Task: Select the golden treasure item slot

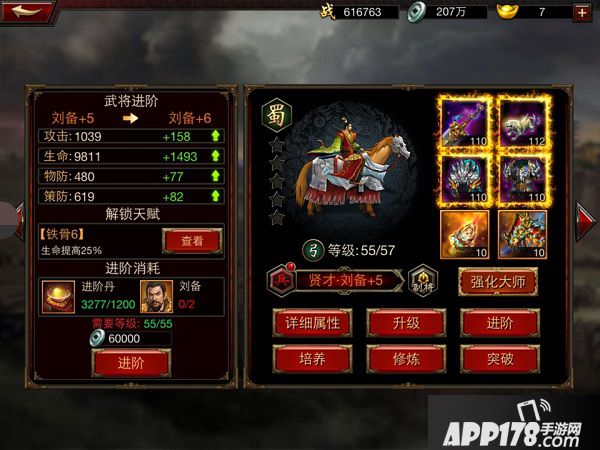Action: pos(463,233)
